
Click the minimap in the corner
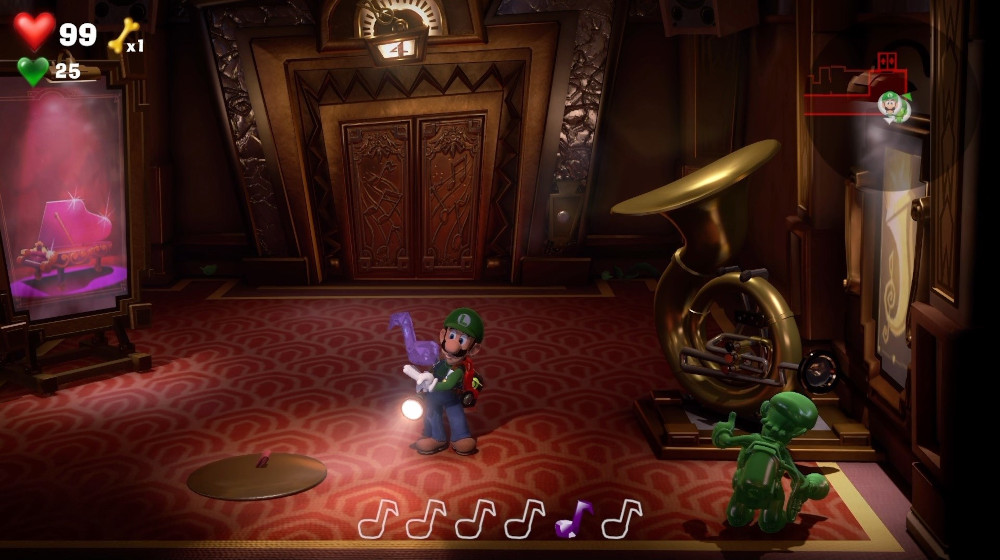(858, 88)
